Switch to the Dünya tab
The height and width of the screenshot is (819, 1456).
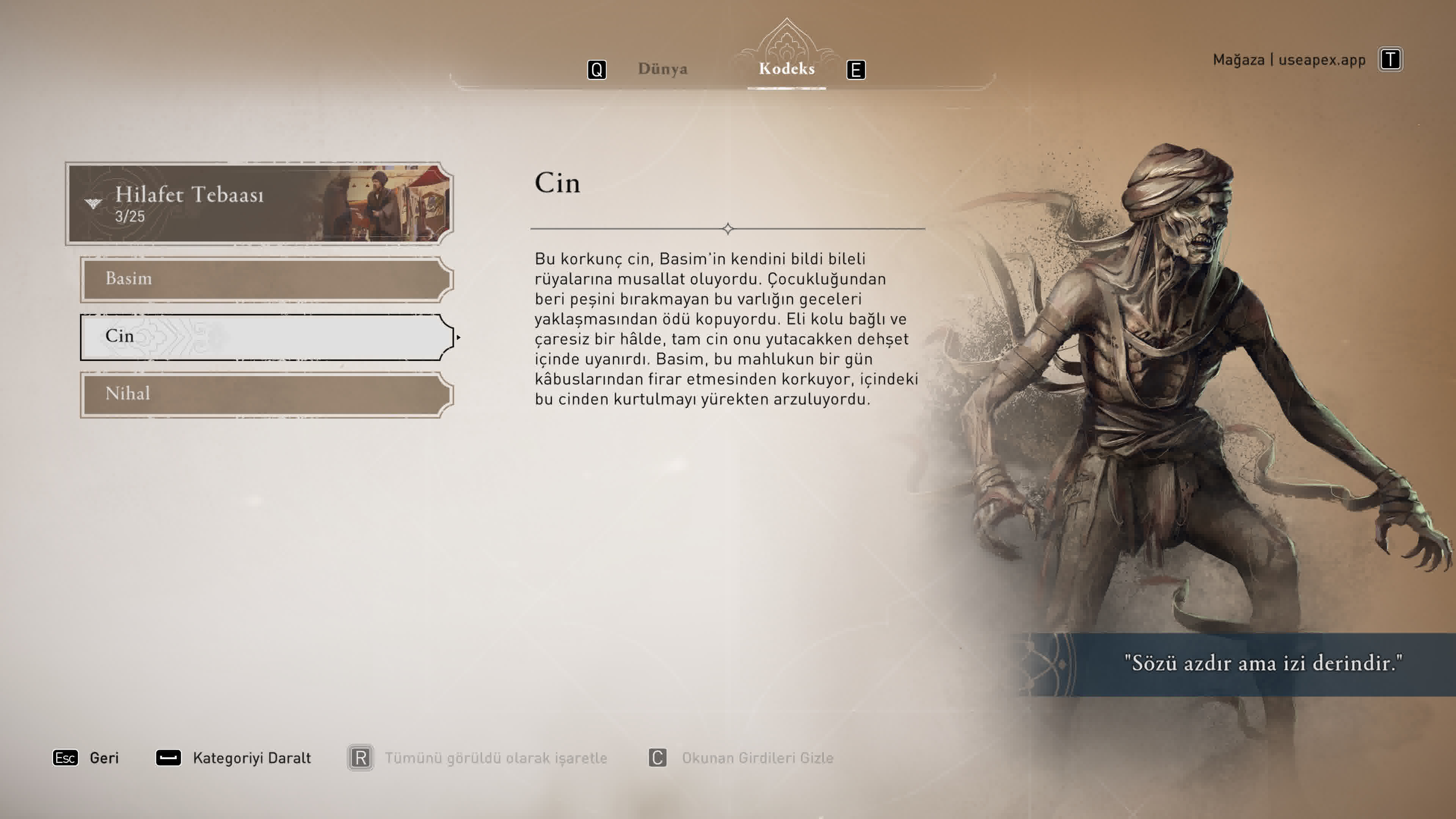[x=662, y=69]
